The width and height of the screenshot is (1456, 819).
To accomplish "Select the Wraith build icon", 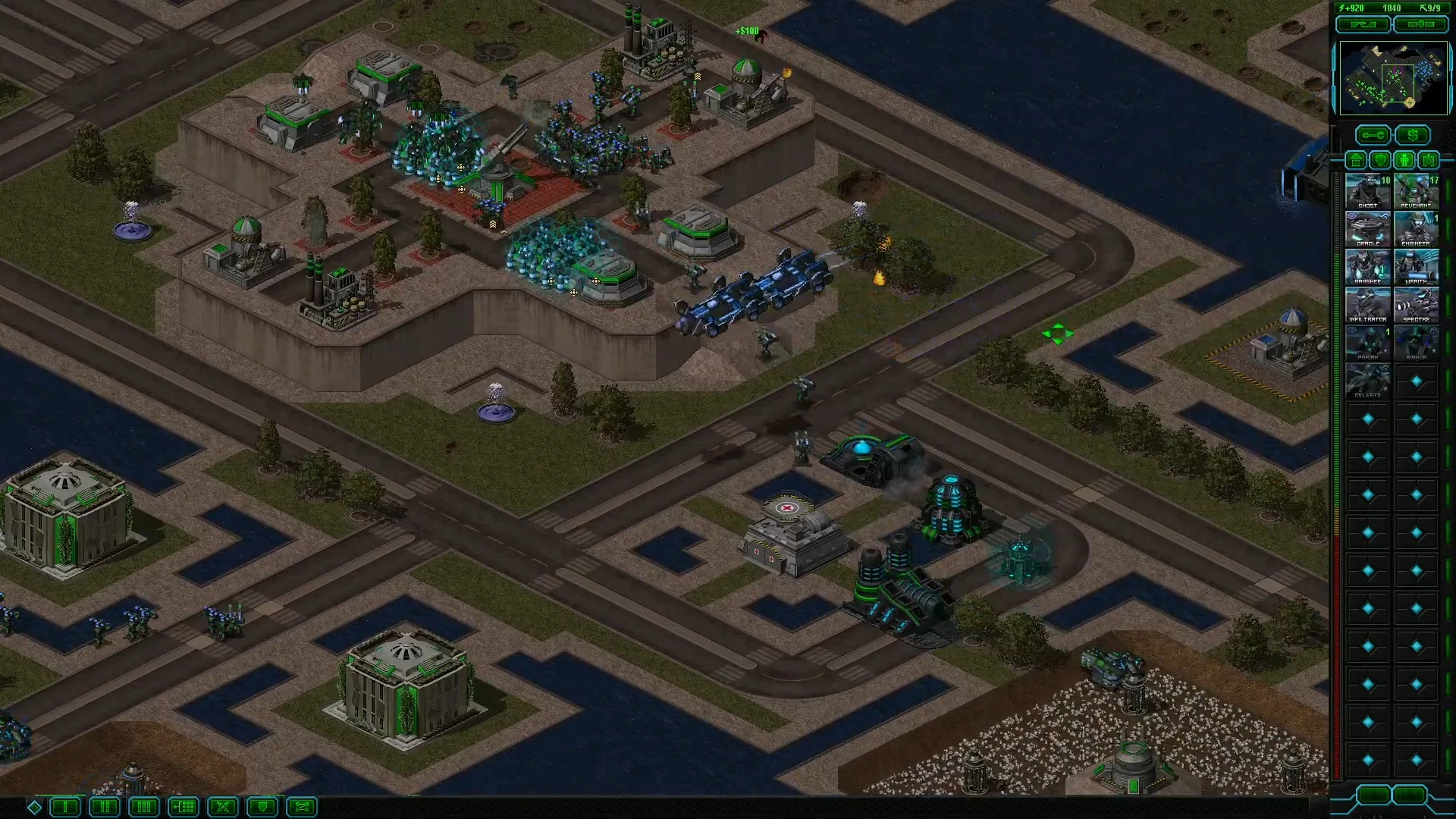I will [x=1416, y=267].
